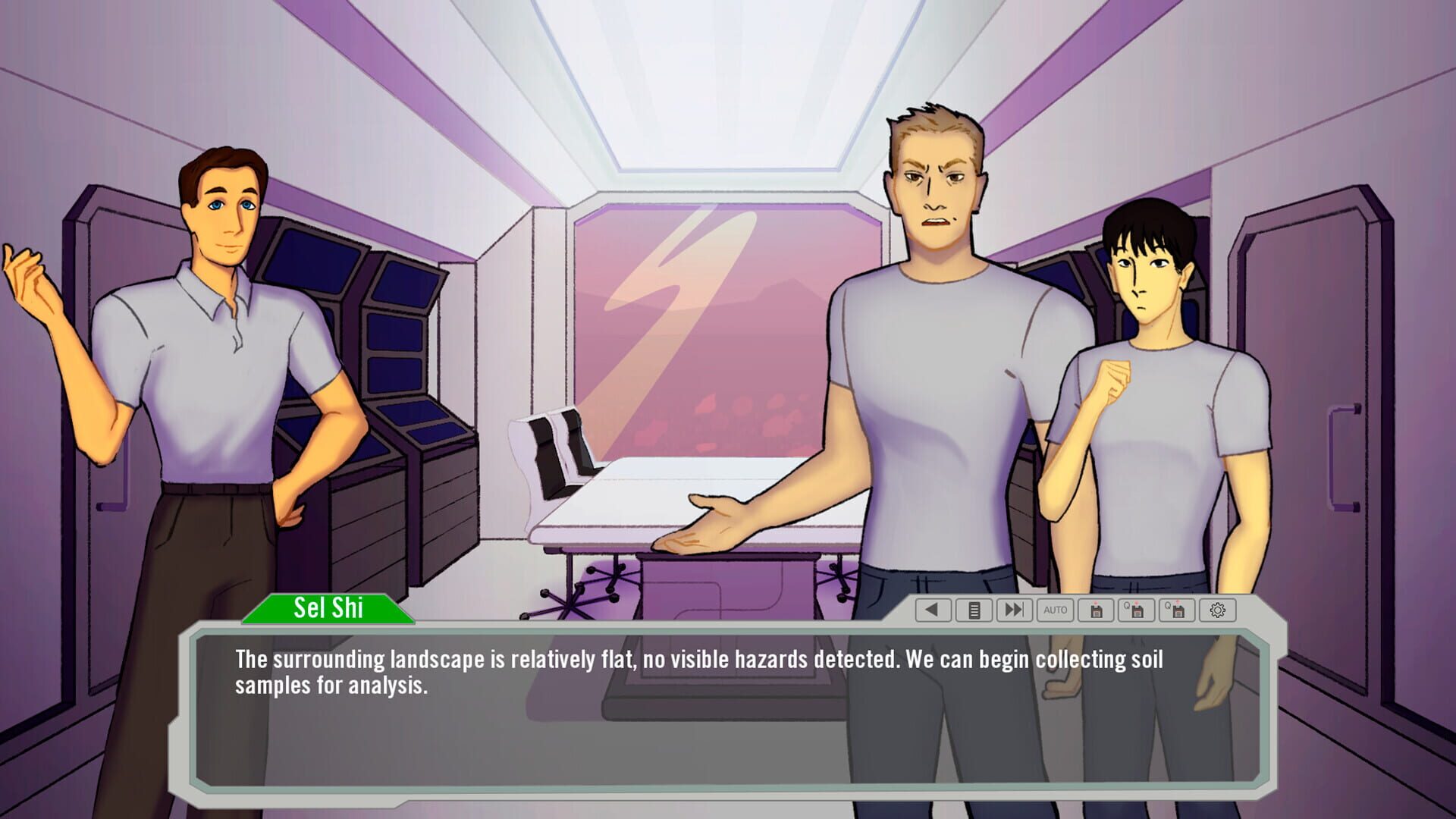
Task: Roll back to the previous dialogue line
Action: 933,610
